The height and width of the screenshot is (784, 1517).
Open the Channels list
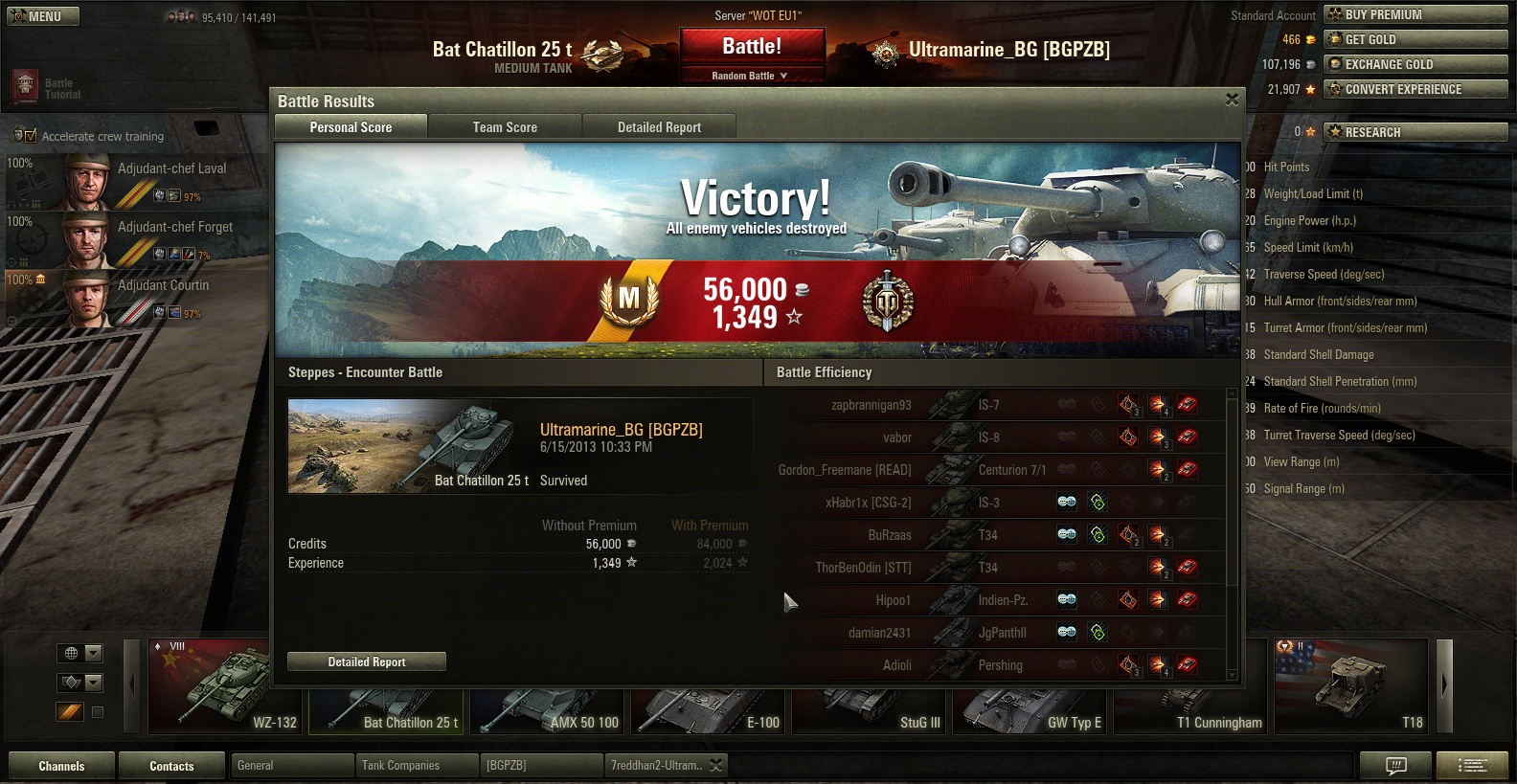coord(61,766)
